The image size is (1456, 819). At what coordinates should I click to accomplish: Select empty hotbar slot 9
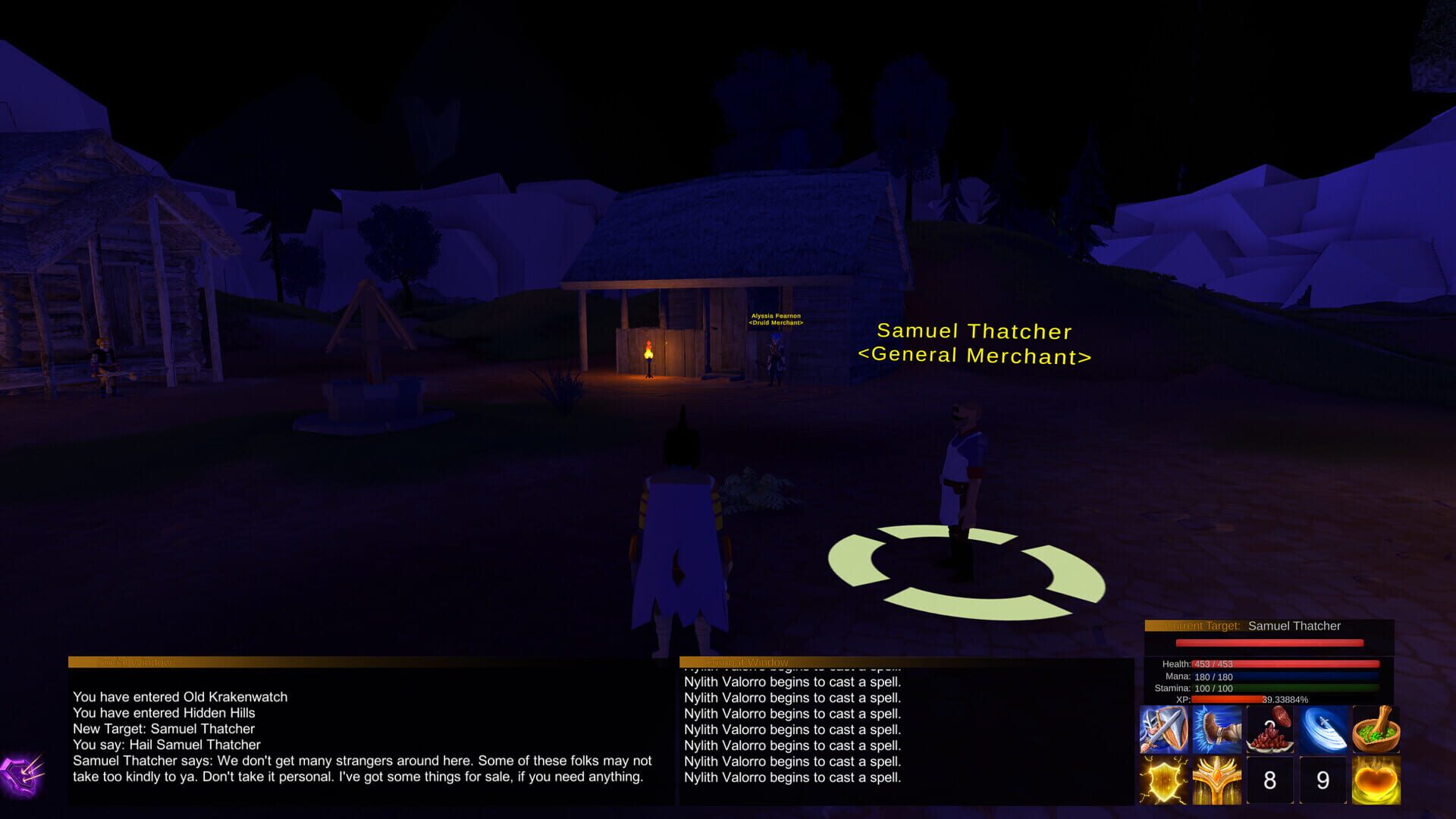[1323, 780]
